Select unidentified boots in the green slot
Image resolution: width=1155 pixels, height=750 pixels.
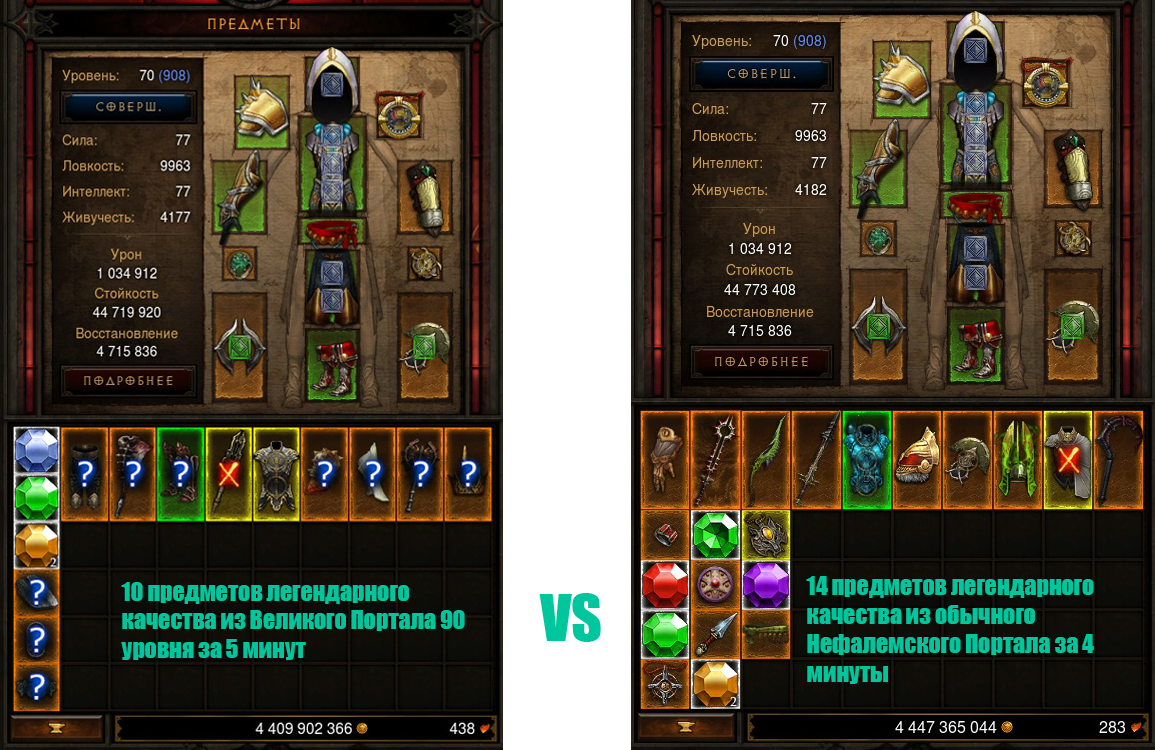181,474
